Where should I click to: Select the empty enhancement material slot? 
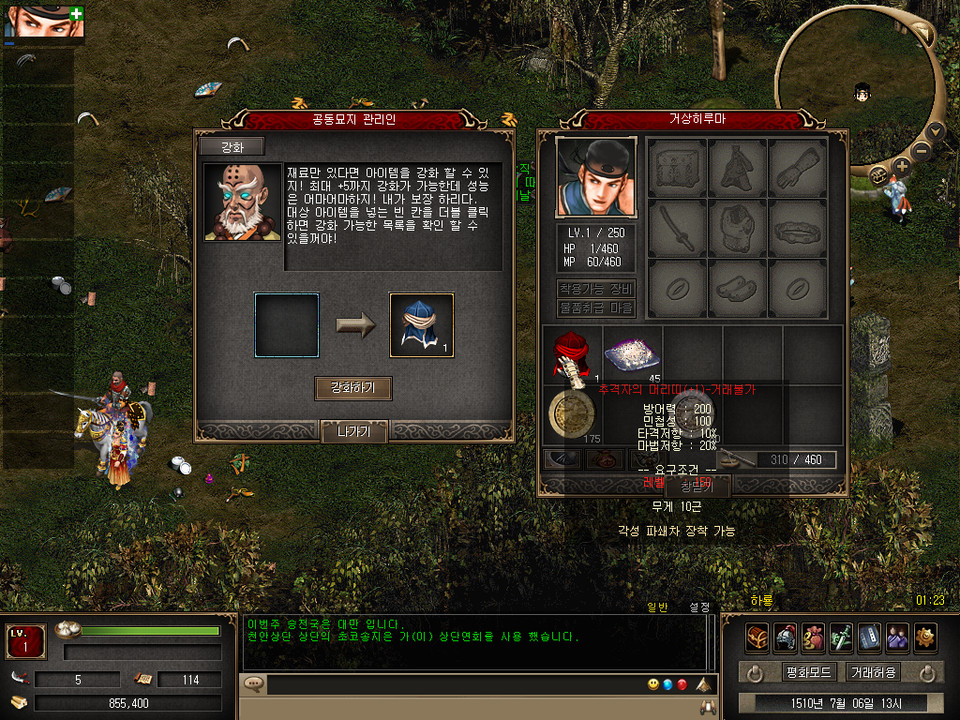[x=286, y=325]
